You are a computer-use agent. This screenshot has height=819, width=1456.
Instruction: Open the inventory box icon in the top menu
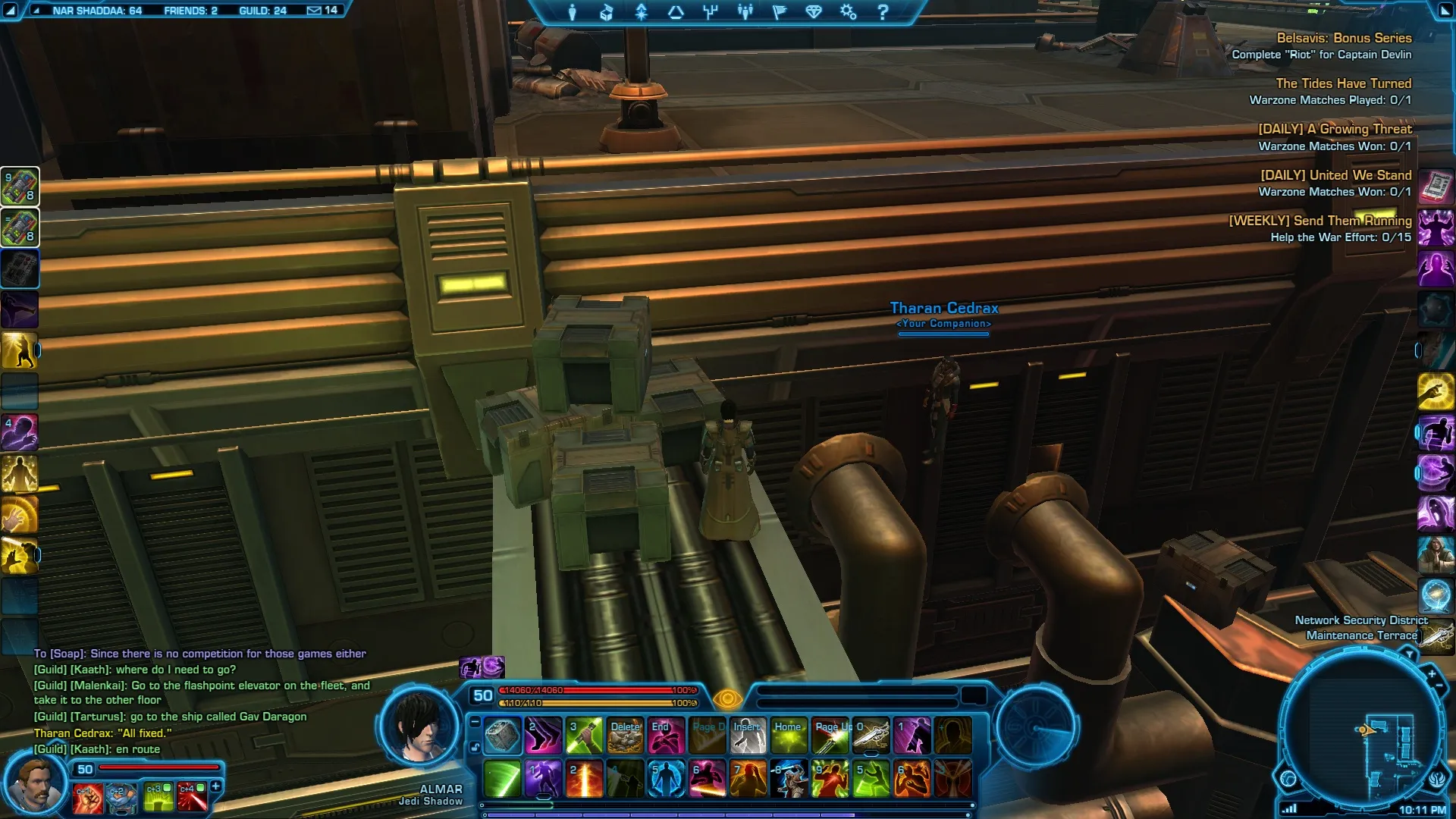[x=607, y=12]
